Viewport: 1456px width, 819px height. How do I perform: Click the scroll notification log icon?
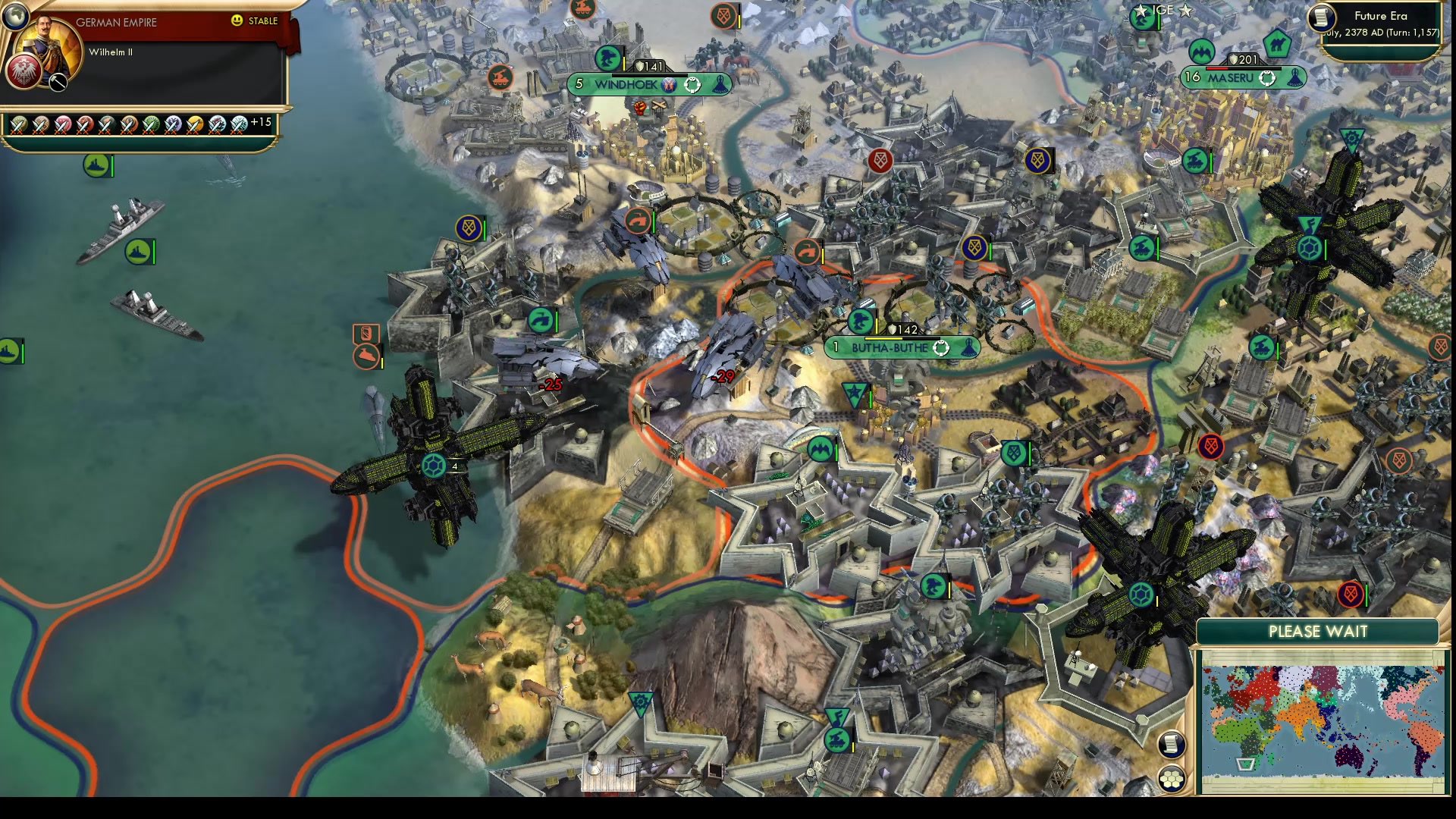coord(1172,743)
